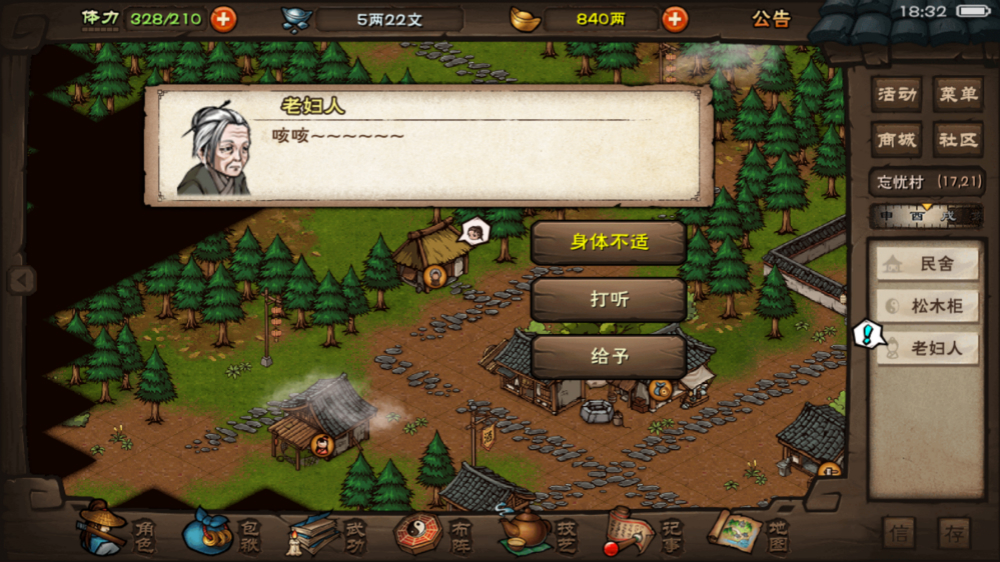
Task: Open the 社区 community page
Action: point(957,139)
